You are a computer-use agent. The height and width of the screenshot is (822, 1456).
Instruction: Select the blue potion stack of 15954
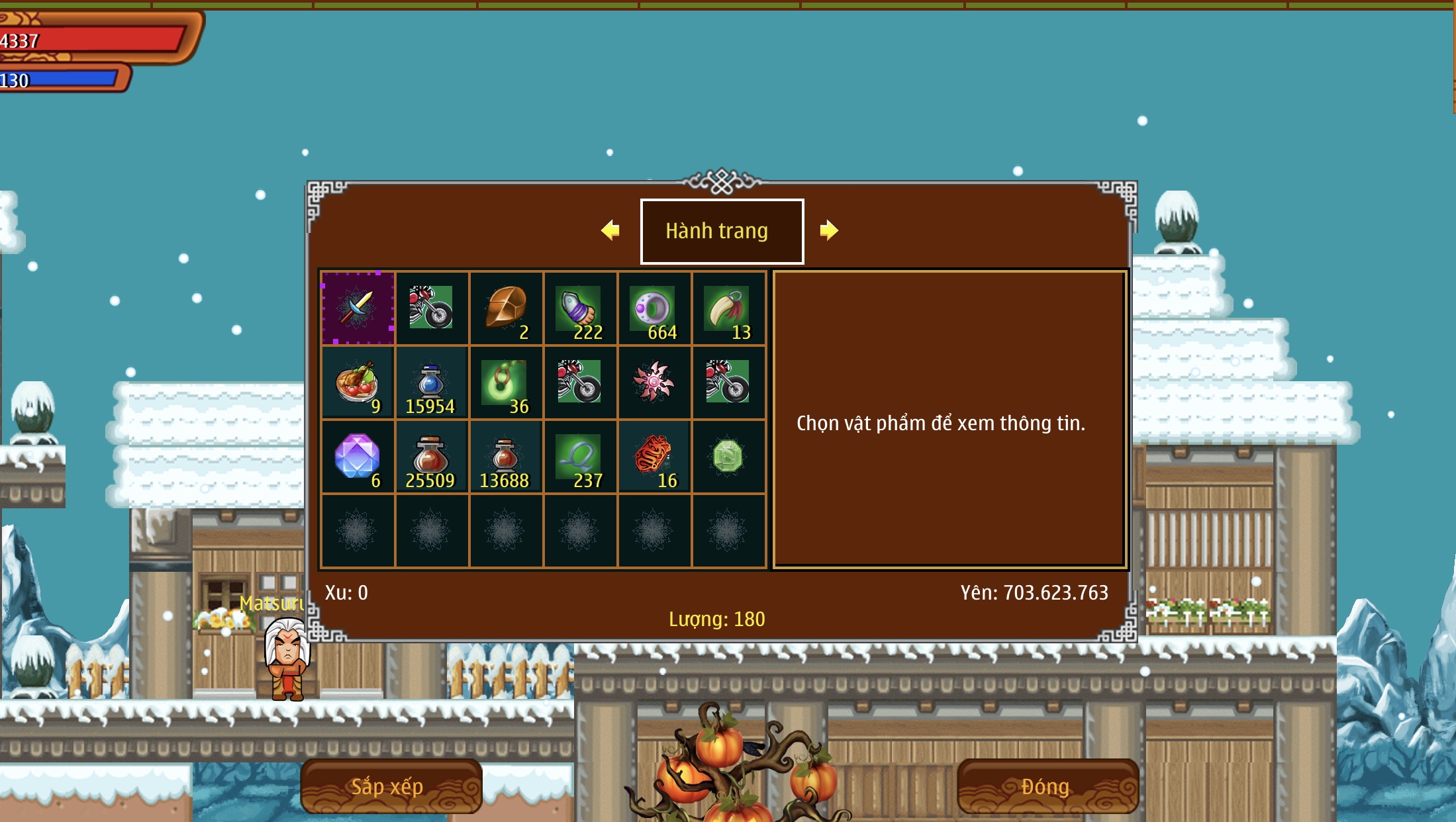pyautogui.click(x=431, y=383)
